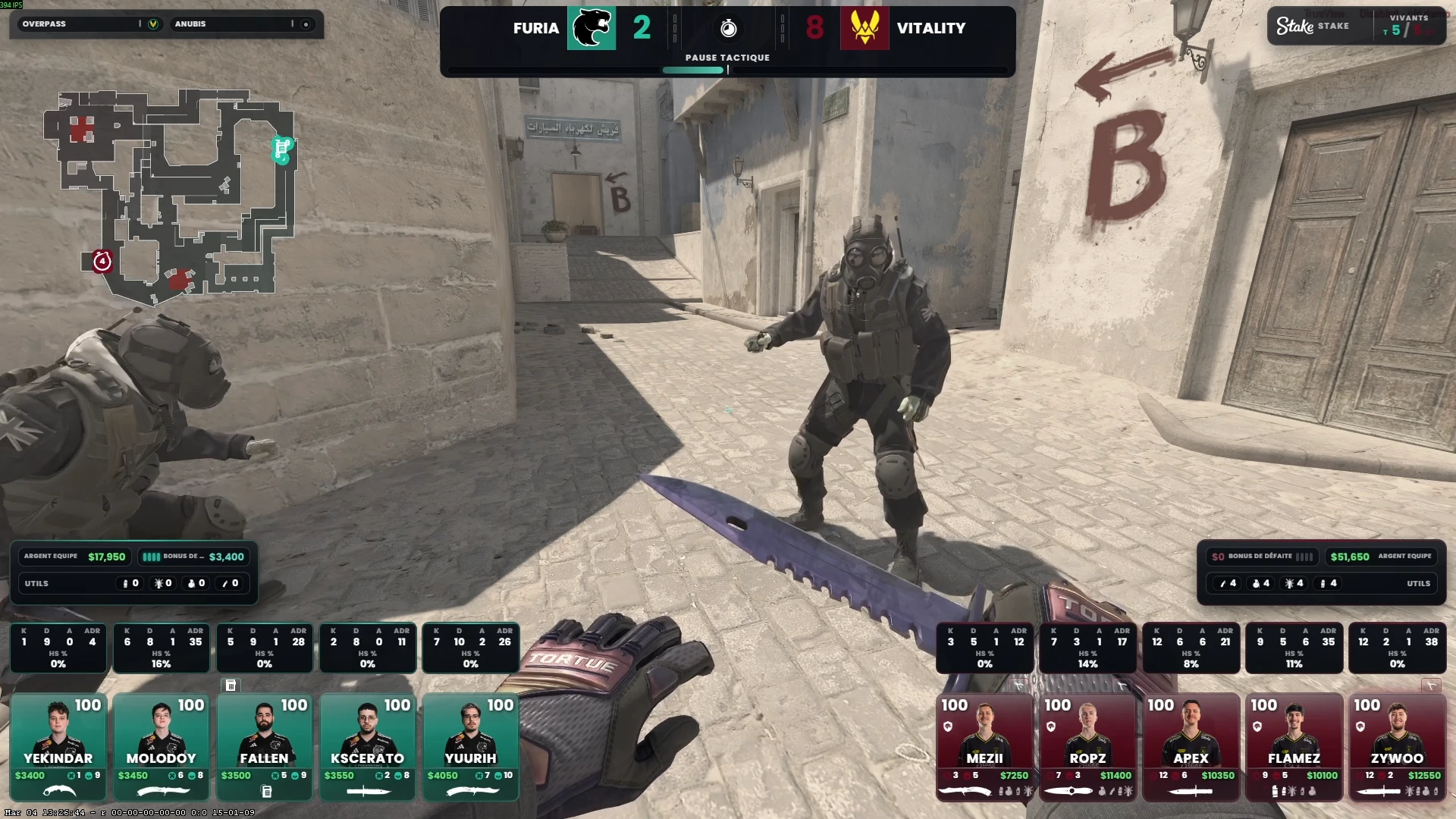
Task: Show Vitality's team utility panel
Action: pos(1321,583)
